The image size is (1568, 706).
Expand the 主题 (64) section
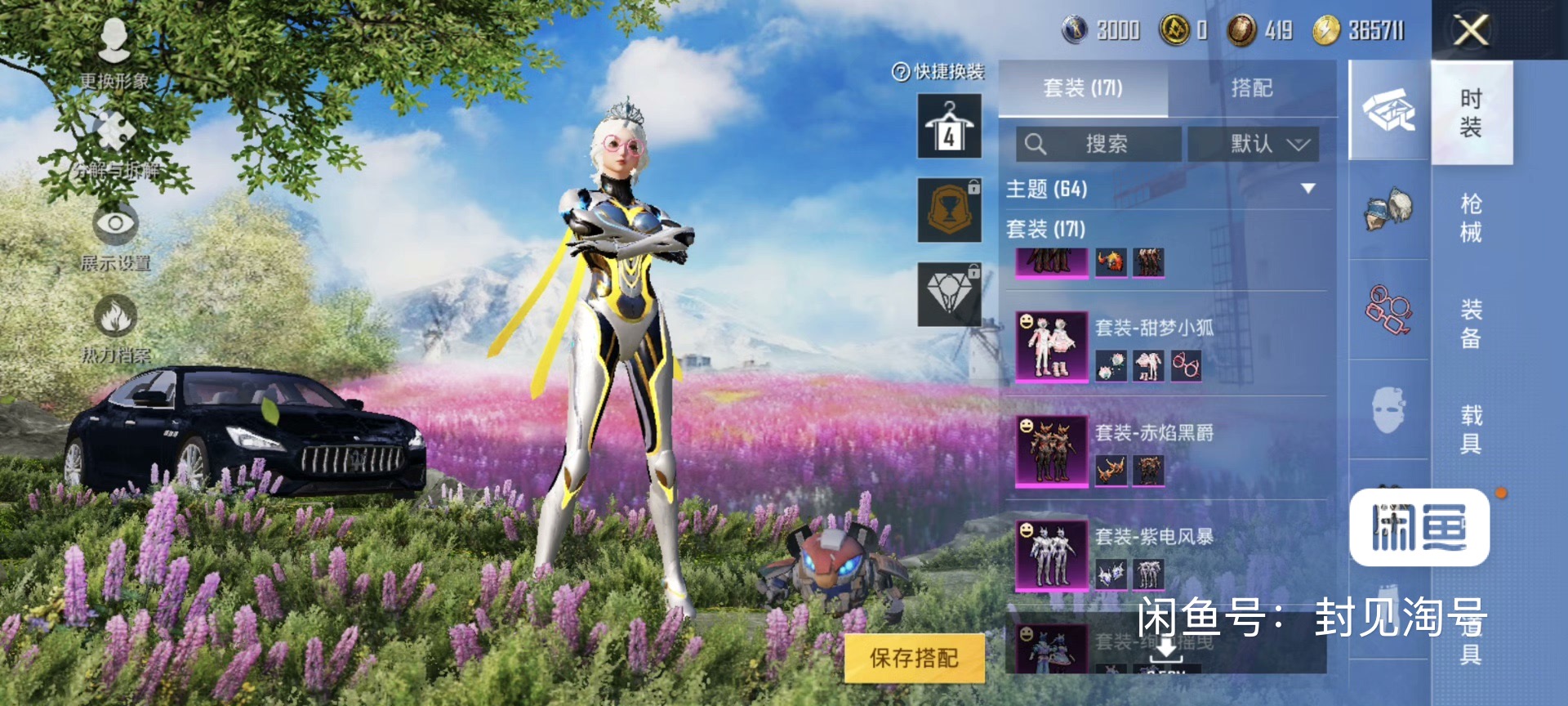(x=1307, y=189)
